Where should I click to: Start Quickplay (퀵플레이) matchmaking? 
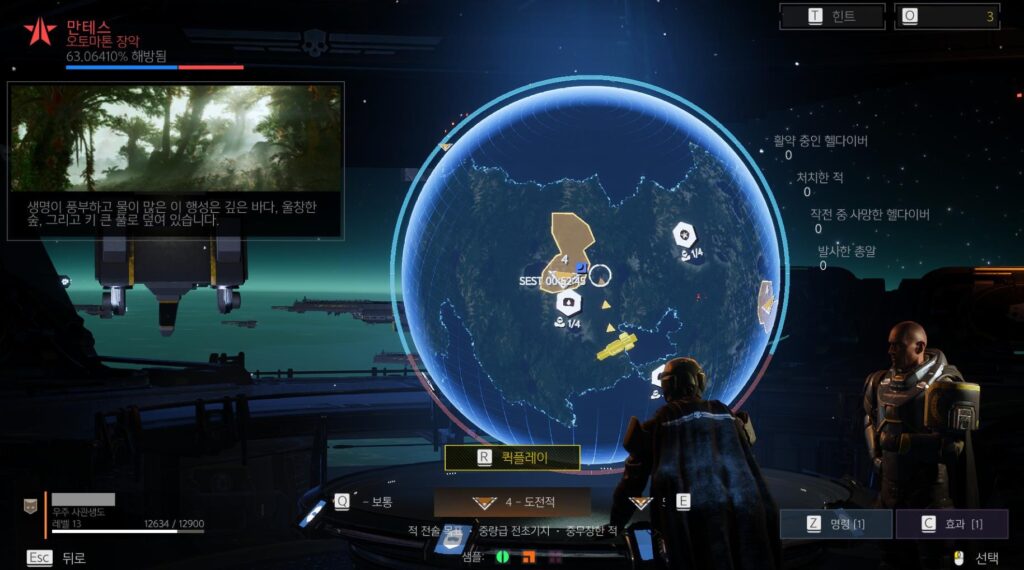(x=511, y=458)
